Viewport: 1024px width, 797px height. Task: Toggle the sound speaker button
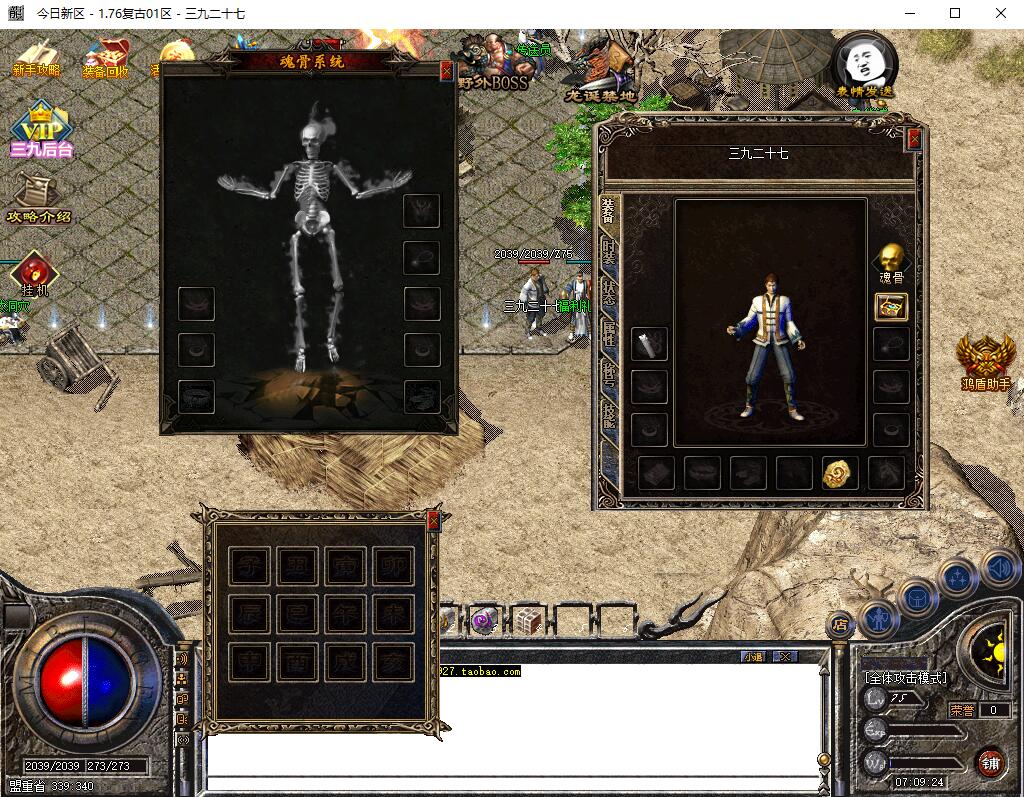pyautogui.click(x=998, y=569)
